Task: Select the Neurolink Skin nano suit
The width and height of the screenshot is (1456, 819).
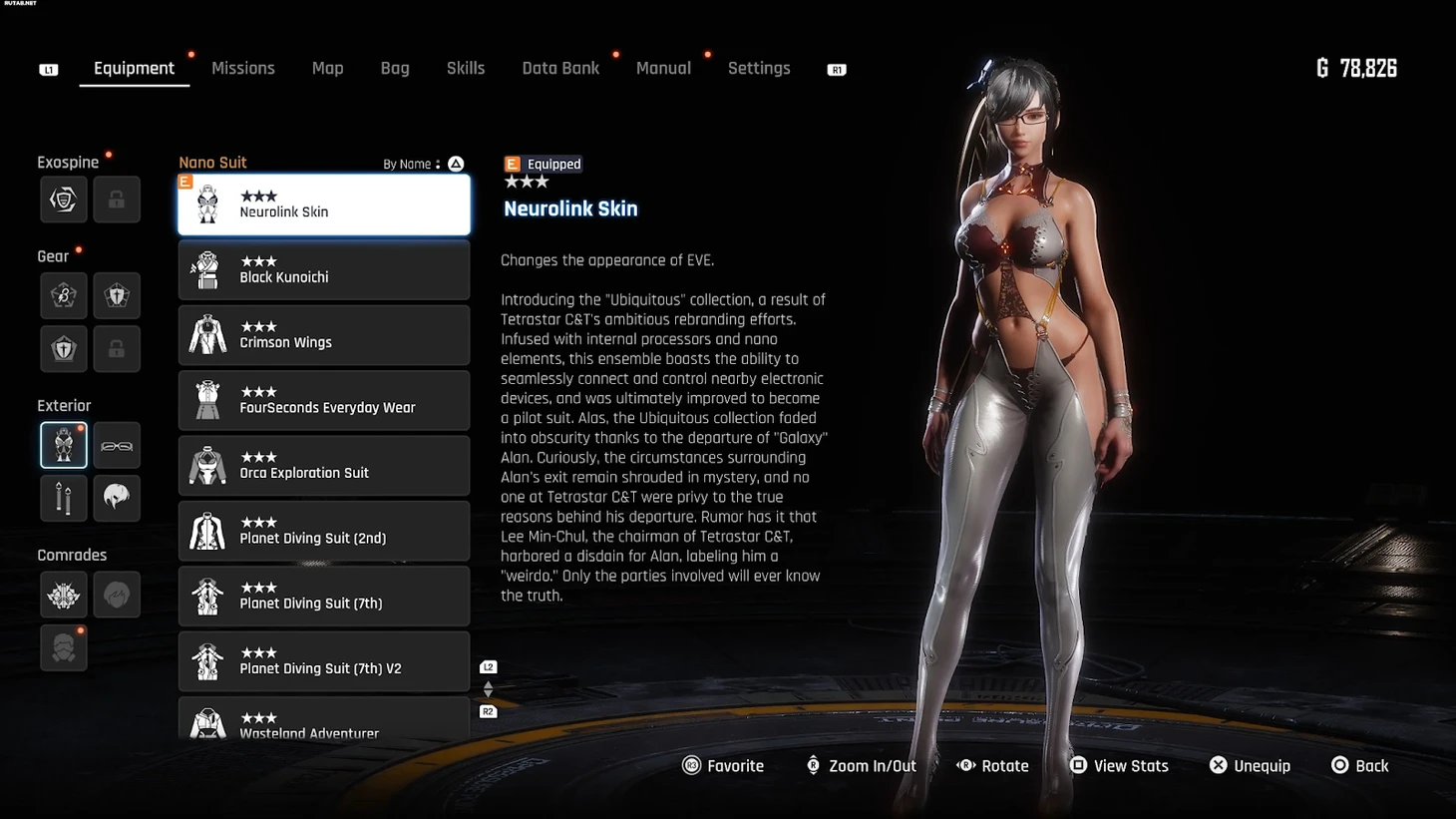Action: (x=324, y=205)
